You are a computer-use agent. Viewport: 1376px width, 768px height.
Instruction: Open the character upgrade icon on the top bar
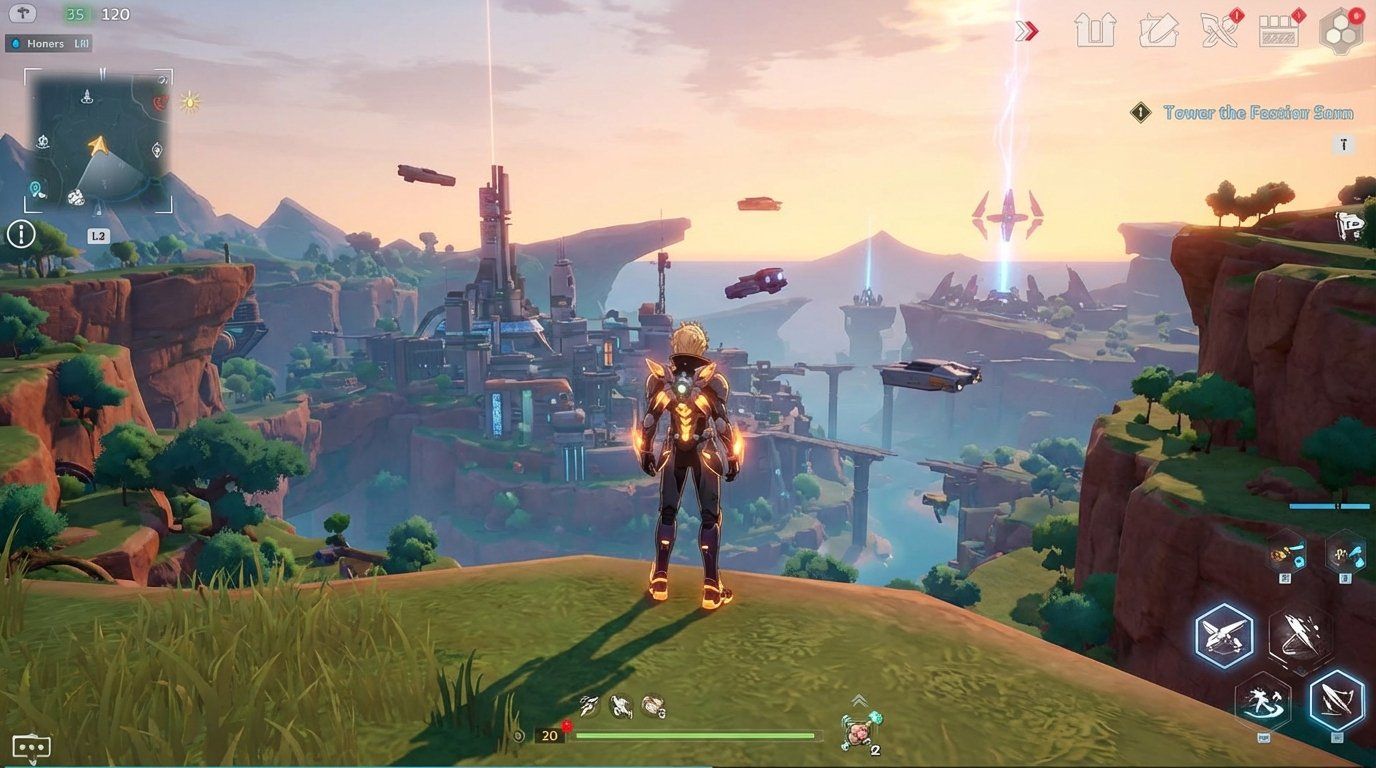(x=1097, y=30)
